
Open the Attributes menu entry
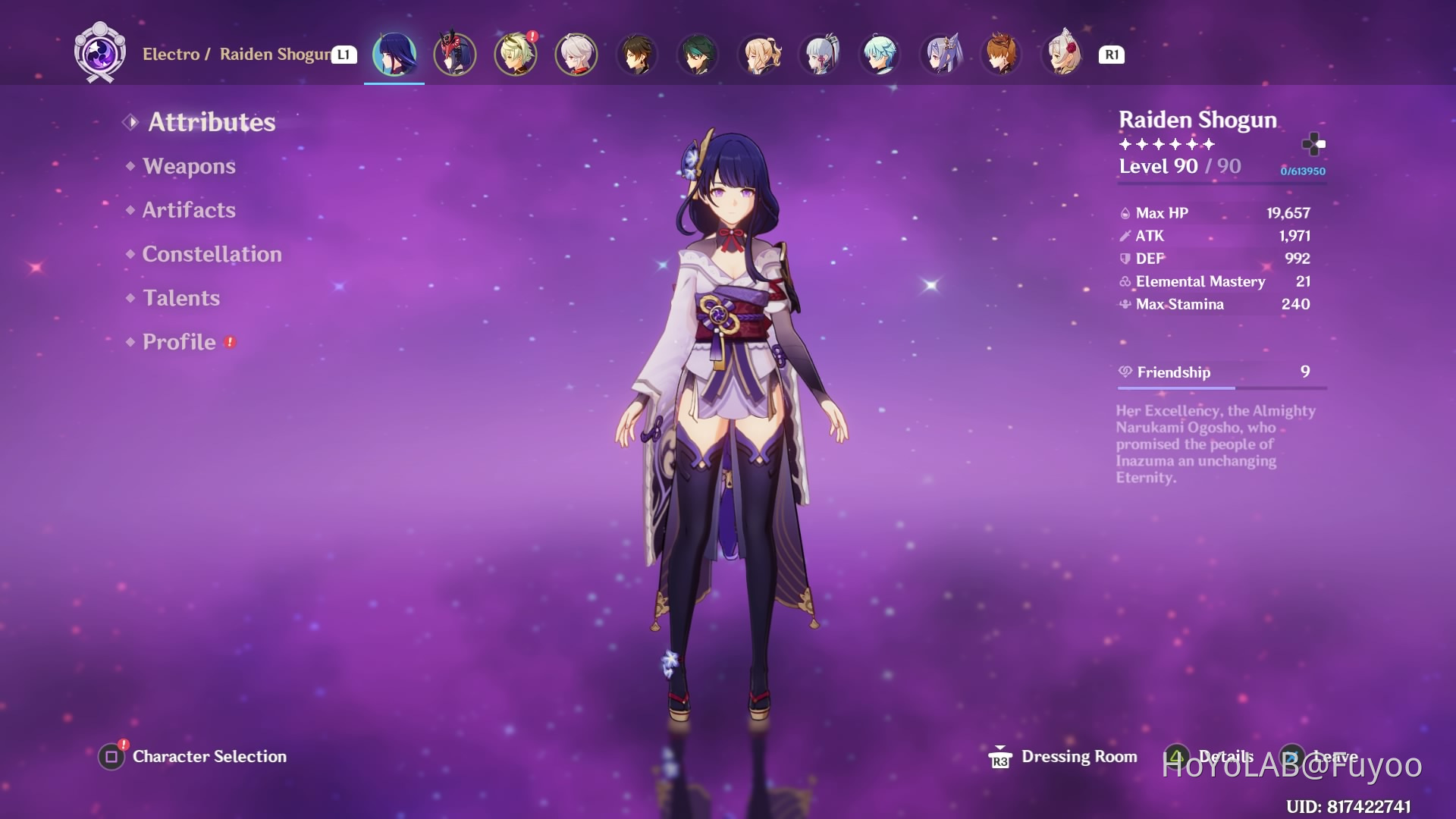pos(211,122)
